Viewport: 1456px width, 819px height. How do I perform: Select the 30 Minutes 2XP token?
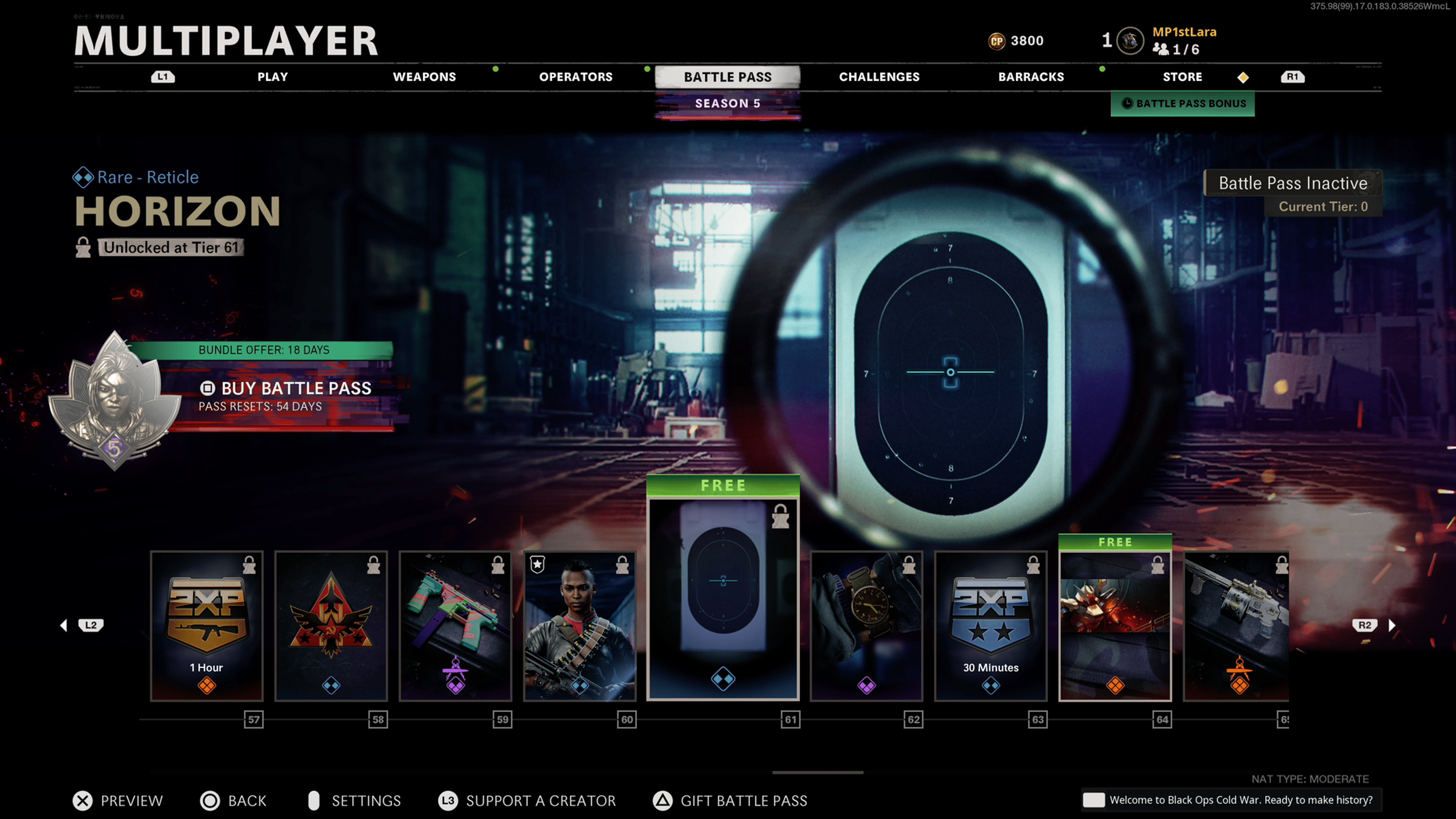pos(991,626)
